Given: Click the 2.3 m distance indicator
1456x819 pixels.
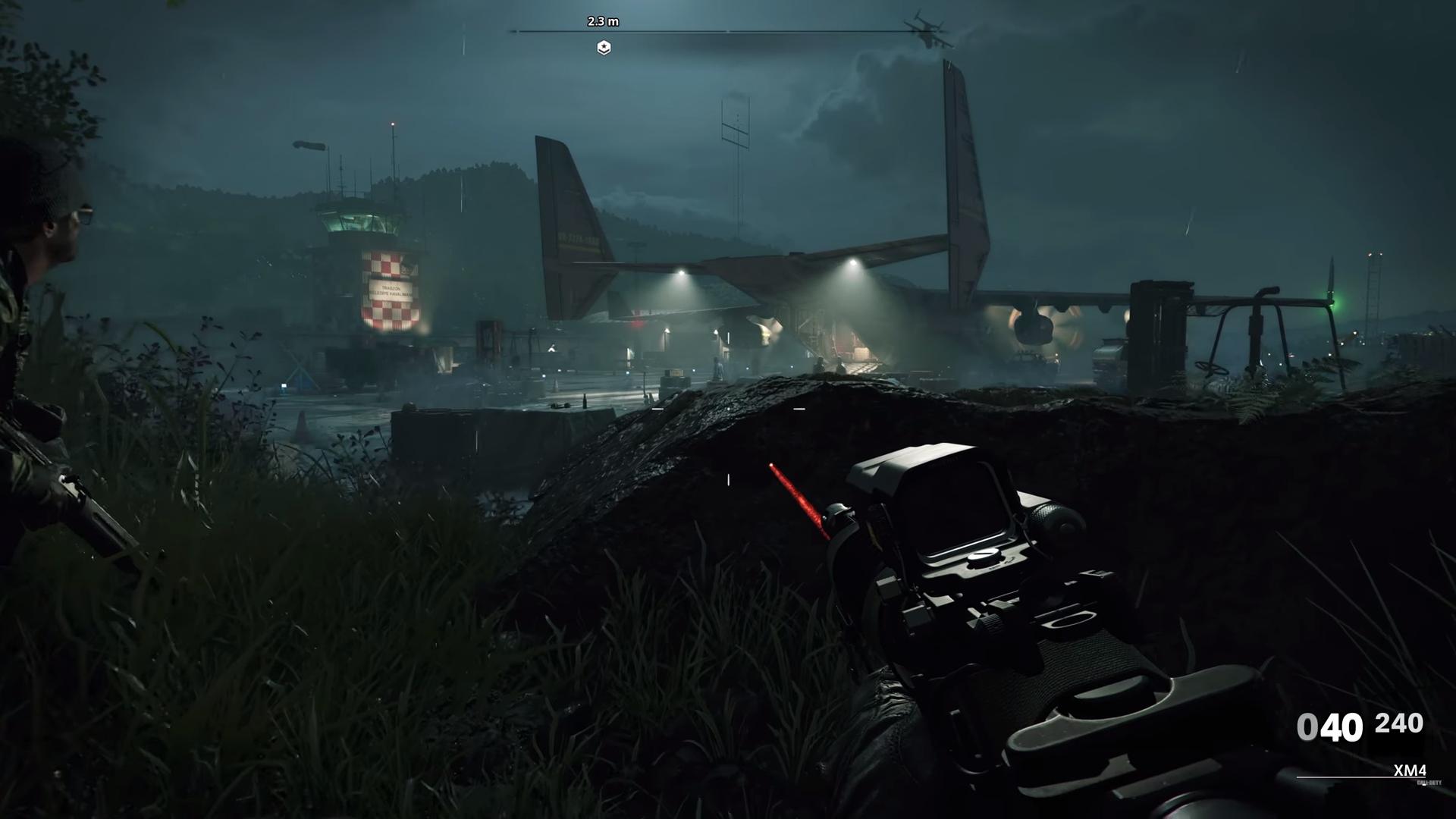Looking at the screenshot, I should (x=603, y=22).
